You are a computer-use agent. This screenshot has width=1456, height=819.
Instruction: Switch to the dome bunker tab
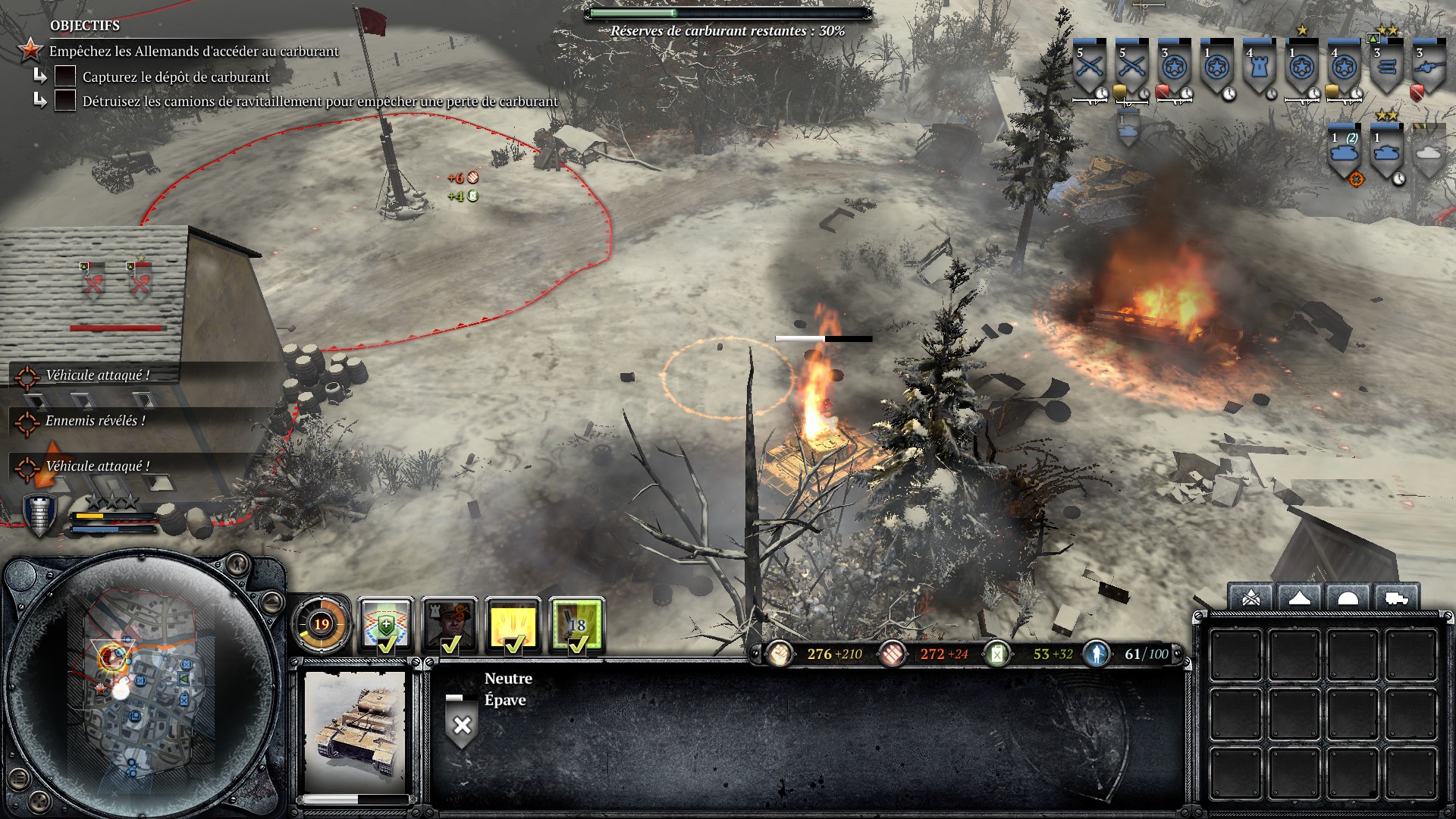(1347, 598)
